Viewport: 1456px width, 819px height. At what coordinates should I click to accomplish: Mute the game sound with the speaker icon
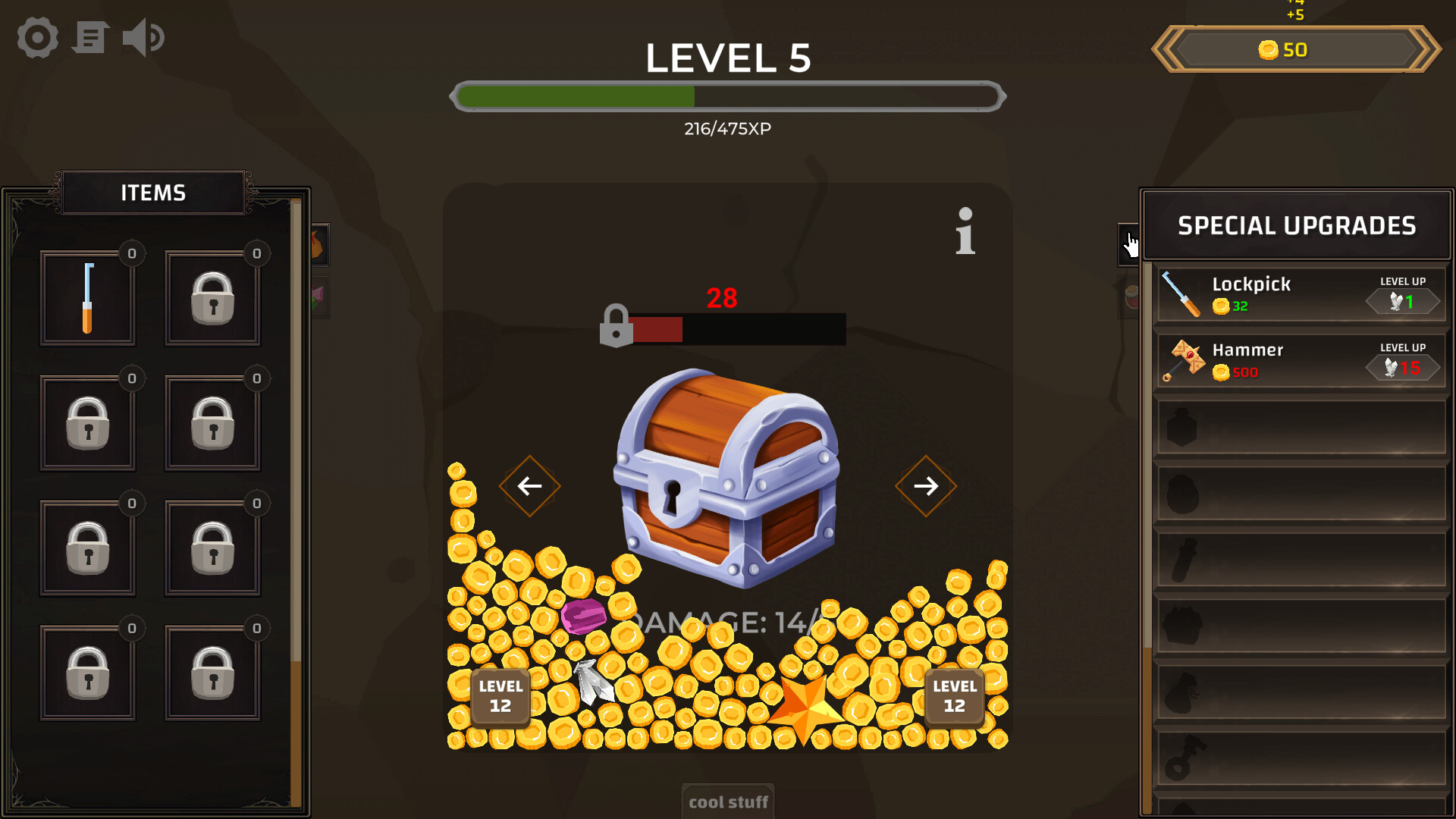[x=143, y=38]
